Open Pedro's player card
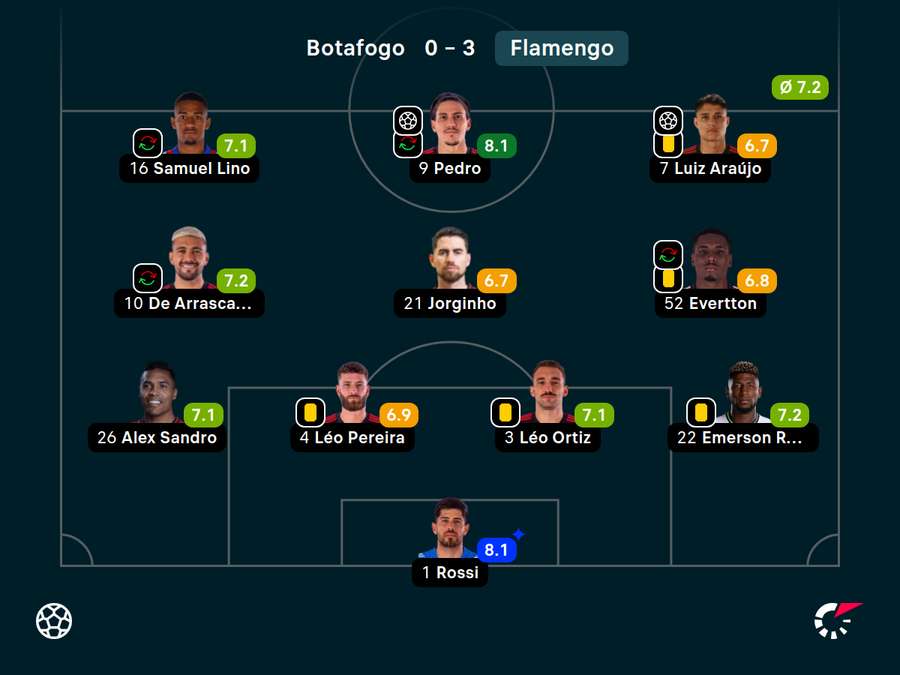This screenshot has height=675, width=900. pos(450,124)
